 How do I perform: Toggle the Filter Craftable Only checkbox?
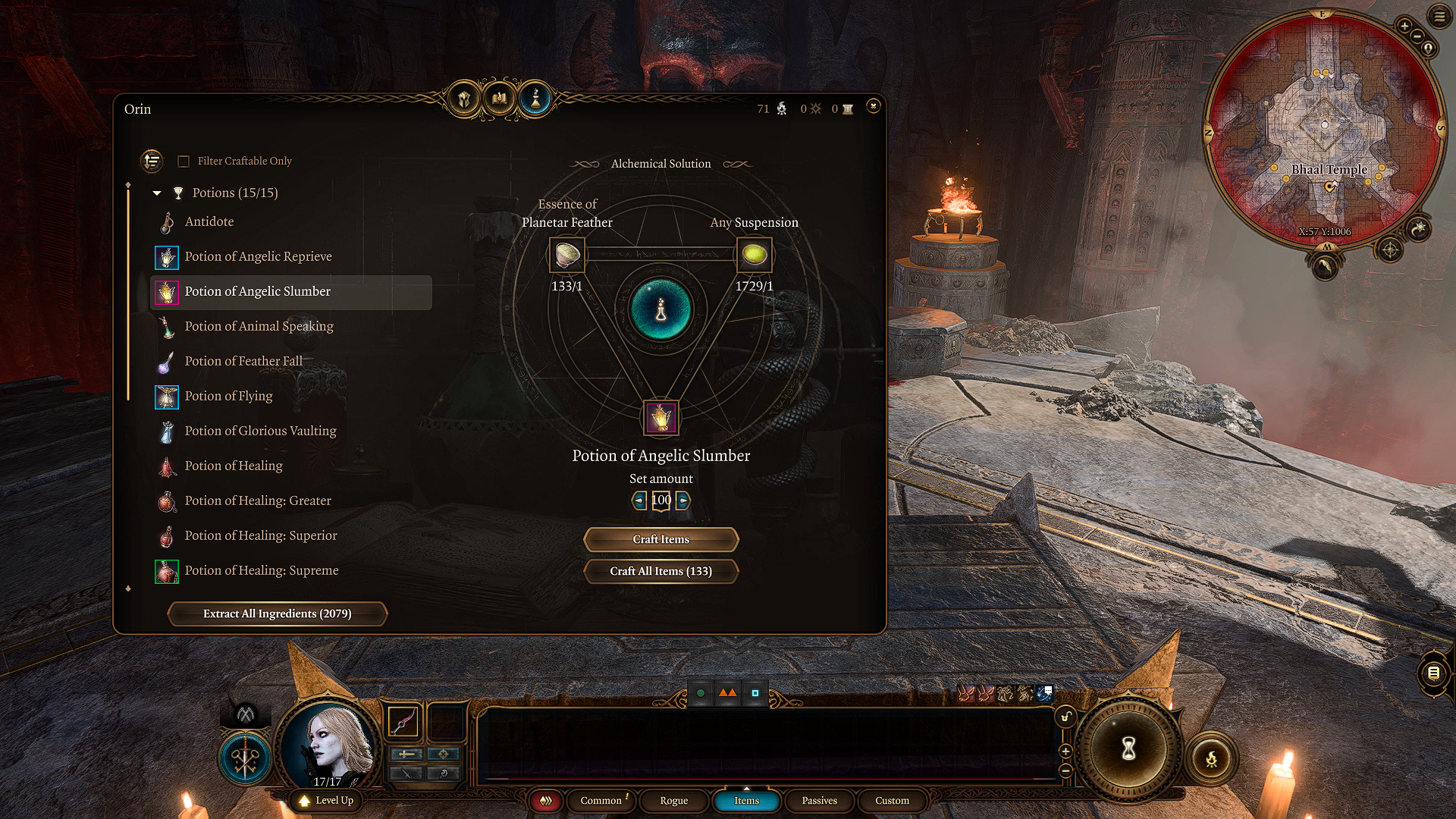184,162
